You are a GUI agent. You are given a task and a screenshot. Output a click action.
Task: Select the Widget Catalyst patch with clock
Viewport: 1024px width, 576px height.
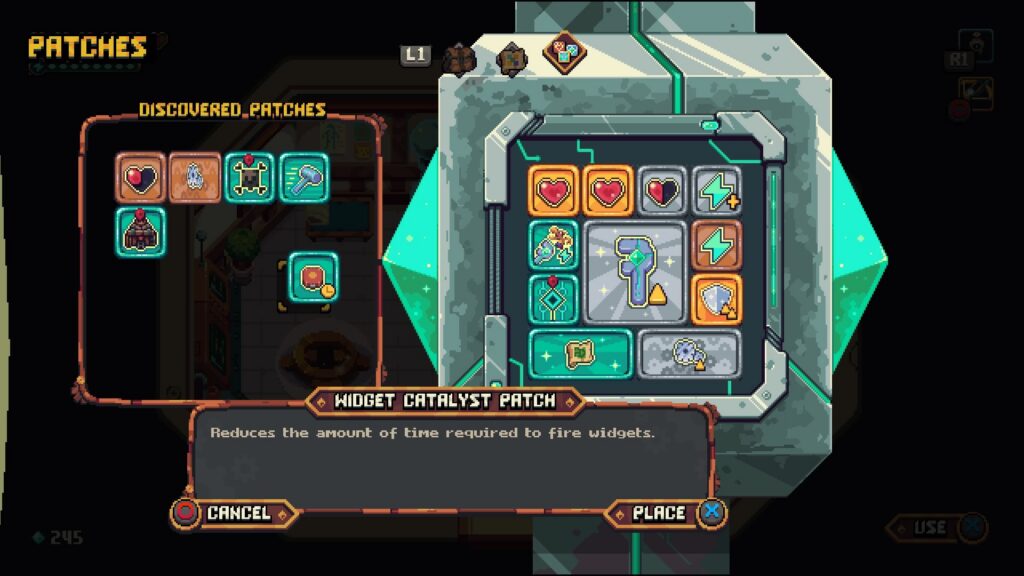(313, 277)
